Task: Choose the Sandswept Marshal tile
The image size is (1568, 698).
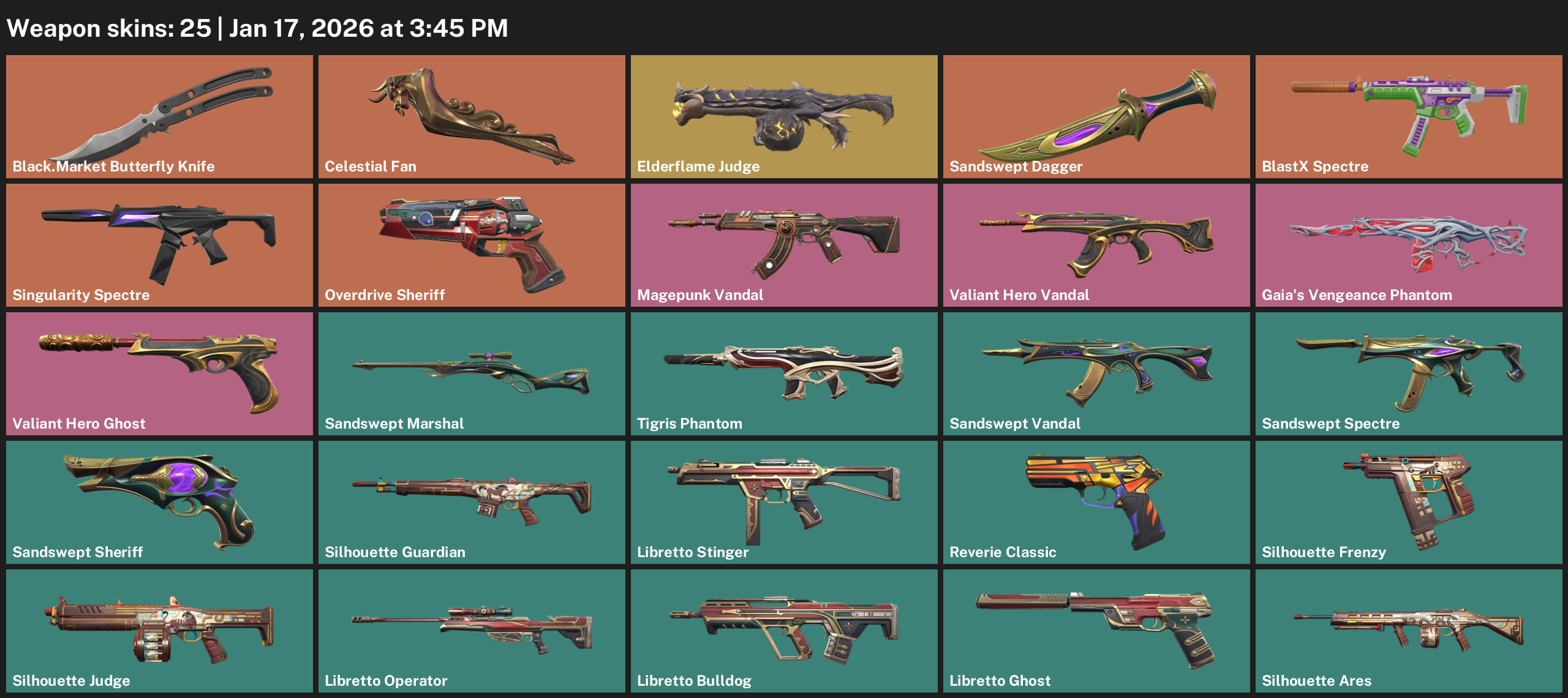Action: [x=472, y=373]
